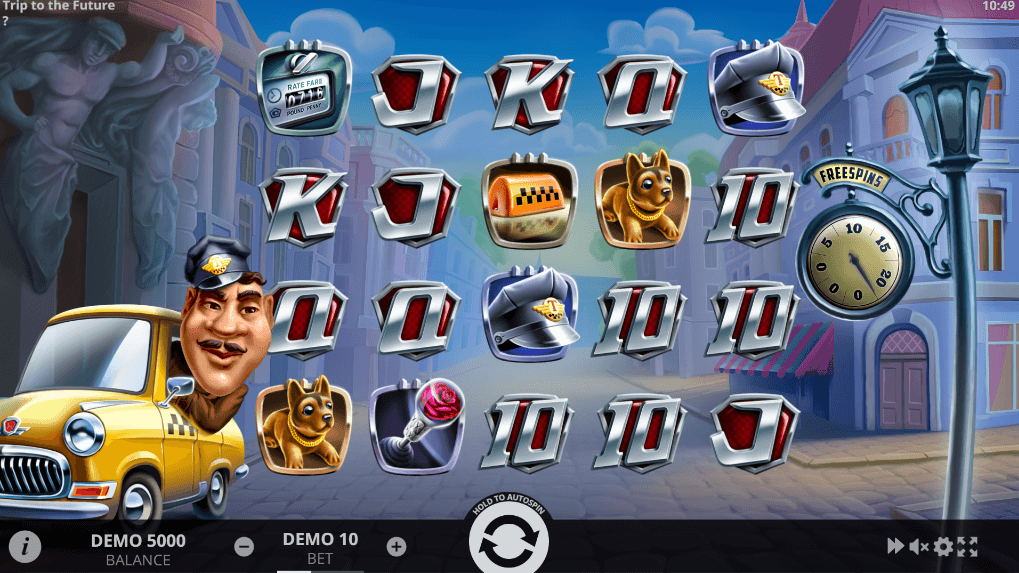Toggle the muted speaker sound icon

click(919, 546)
